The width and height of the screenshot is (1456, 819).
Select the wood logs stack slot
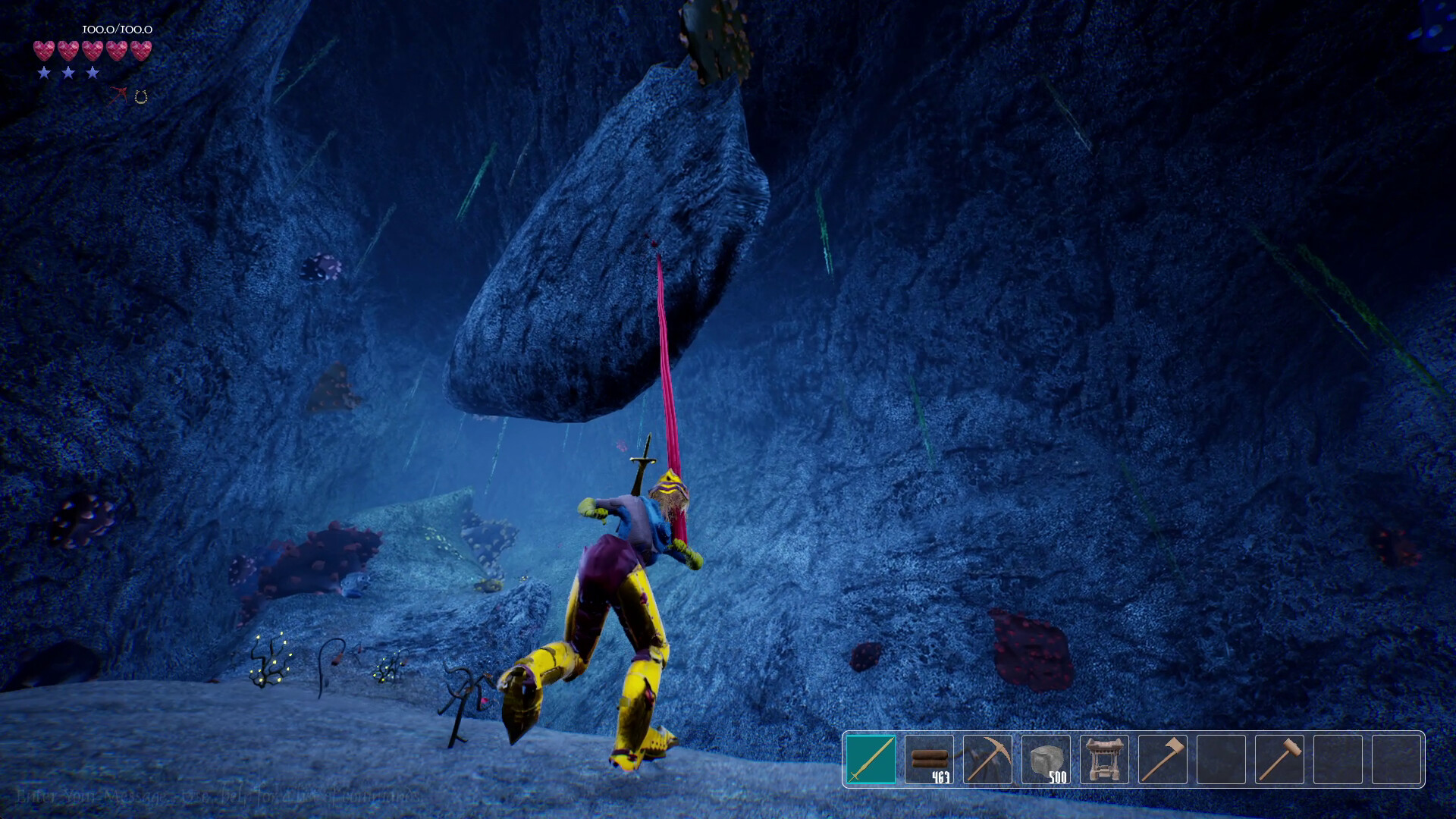(929, 759)
